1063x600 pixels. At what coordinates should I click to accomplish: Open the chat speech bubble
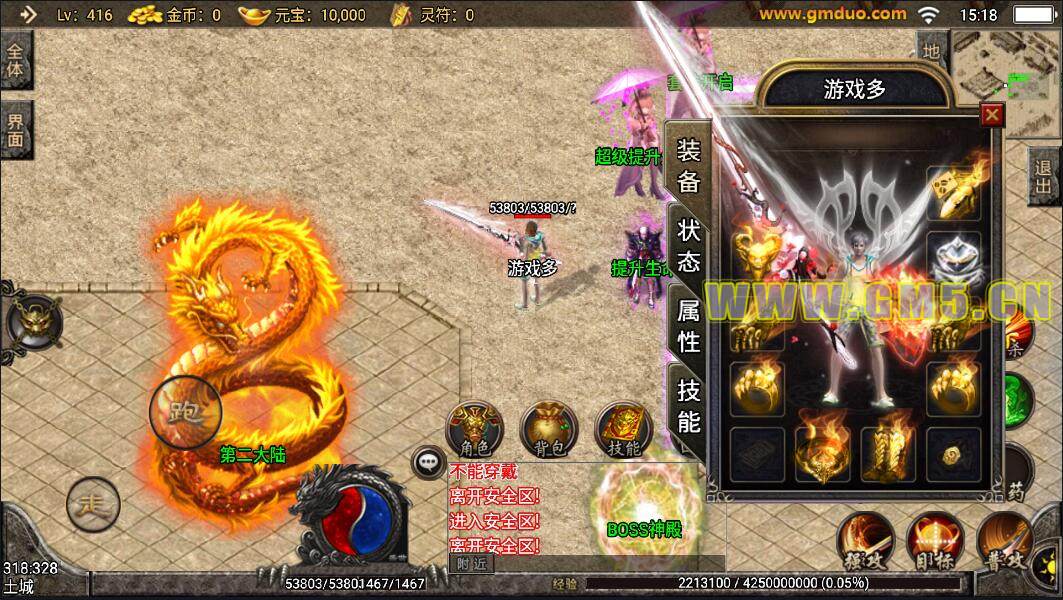click(428, 462)
